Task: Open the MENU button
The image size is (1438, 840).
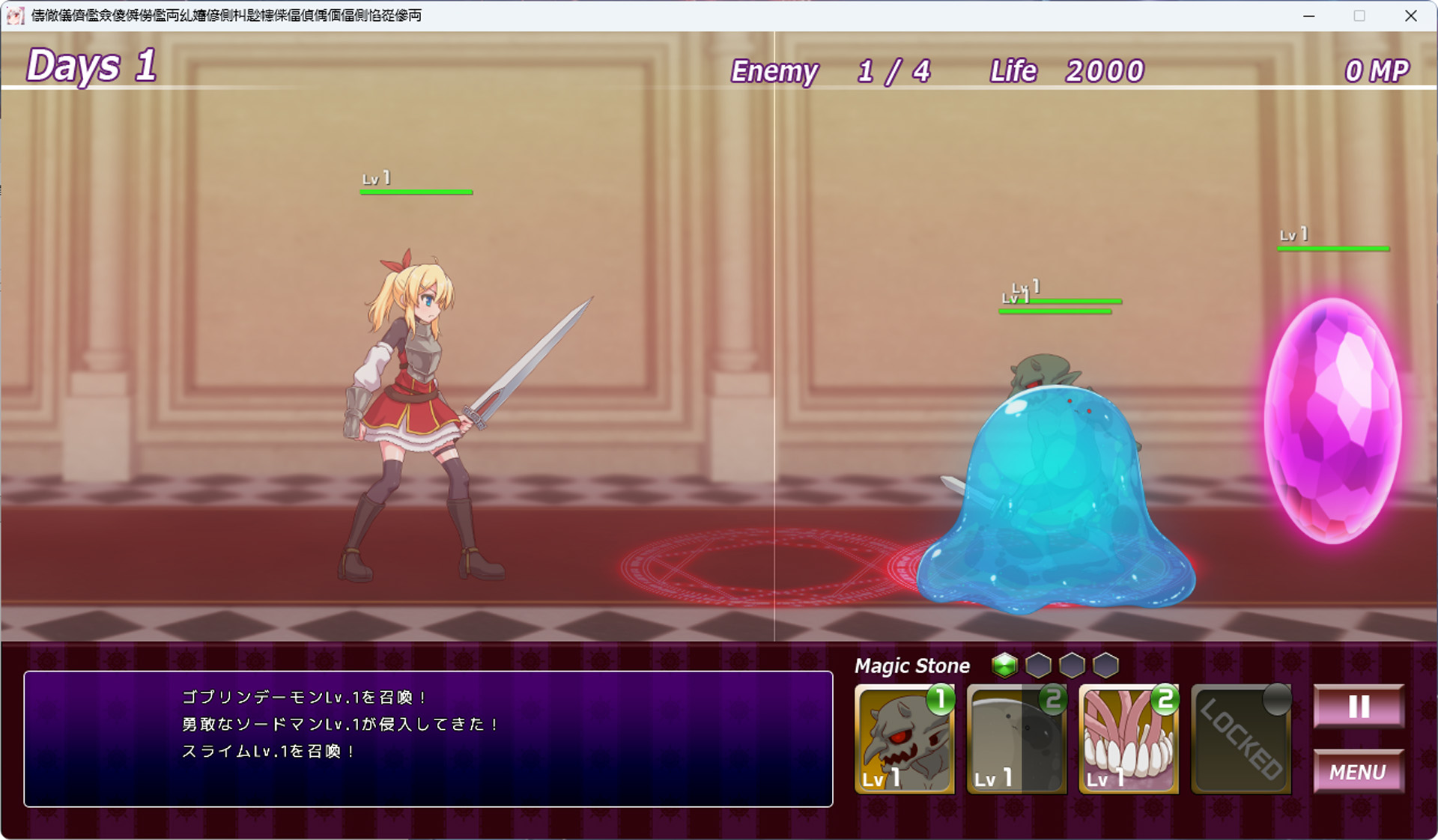Action: coord(1359,771)
